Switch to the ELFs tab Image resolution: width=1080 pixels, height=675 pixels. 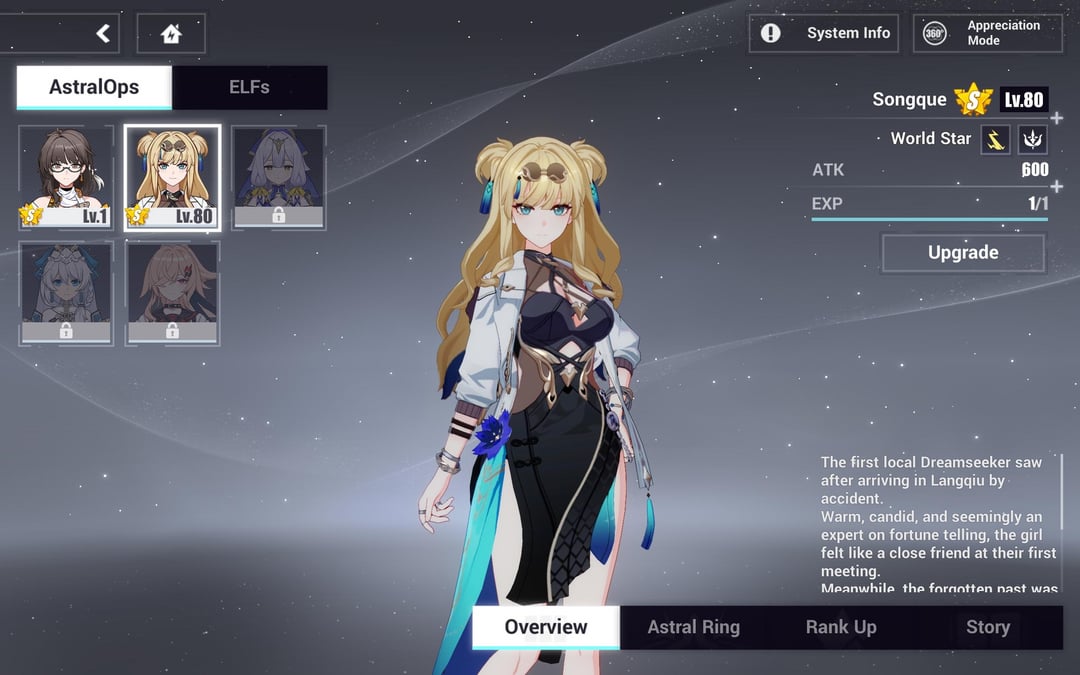pos(249,87)
